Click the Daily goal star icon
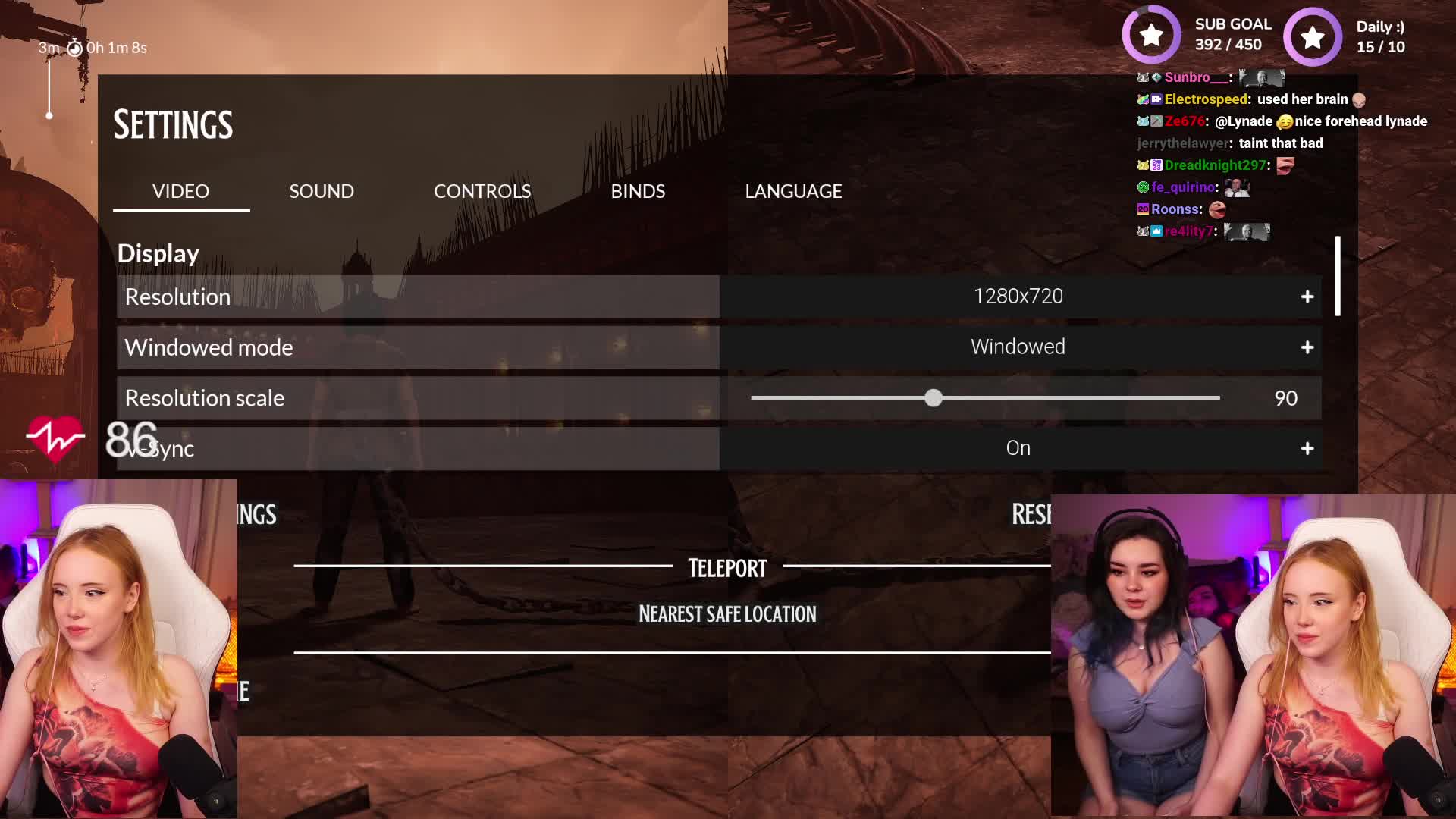This screenshot has height=819, width=1456. [1312, 35]
